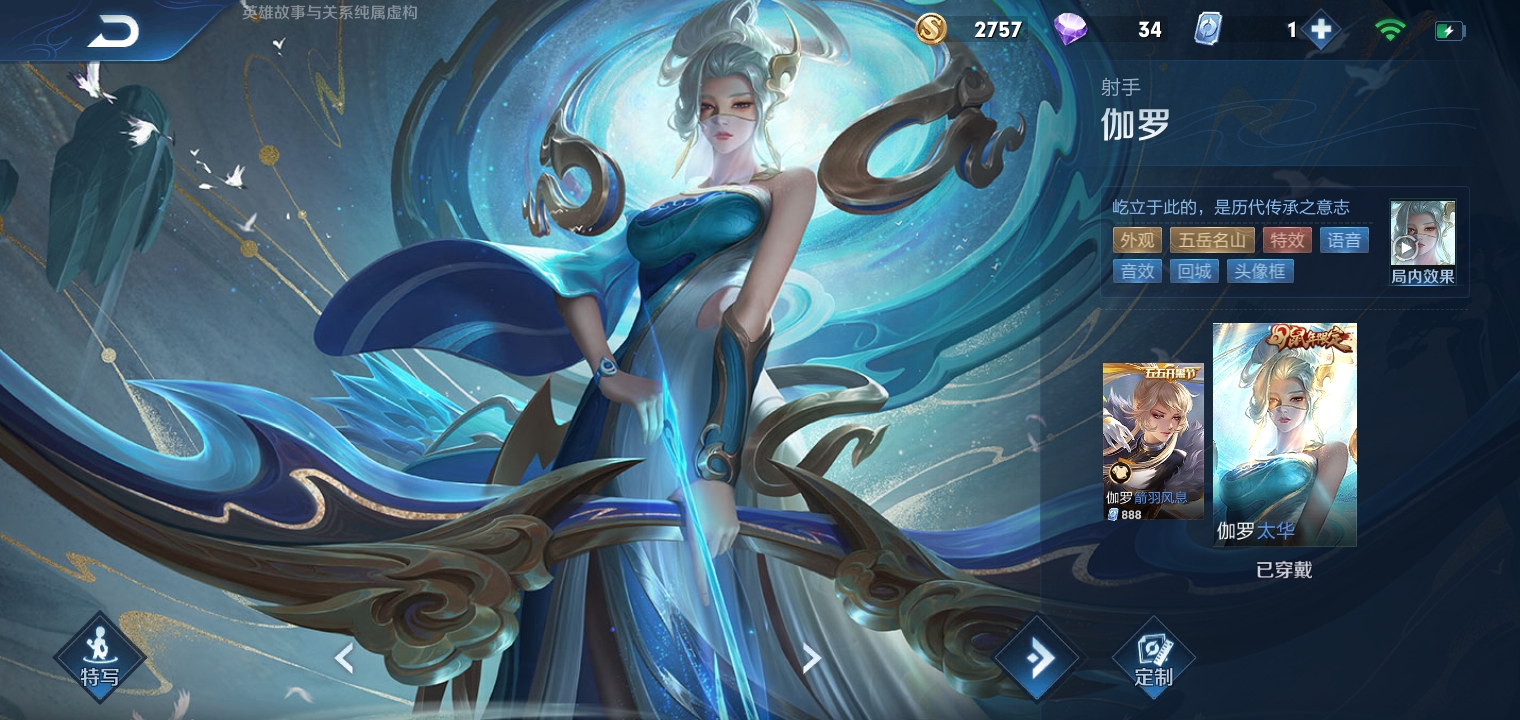The width and height of the screenshot is (1520, 720).
Task: Add more skin tickets with the plus button
Action: click(1320, 30)
